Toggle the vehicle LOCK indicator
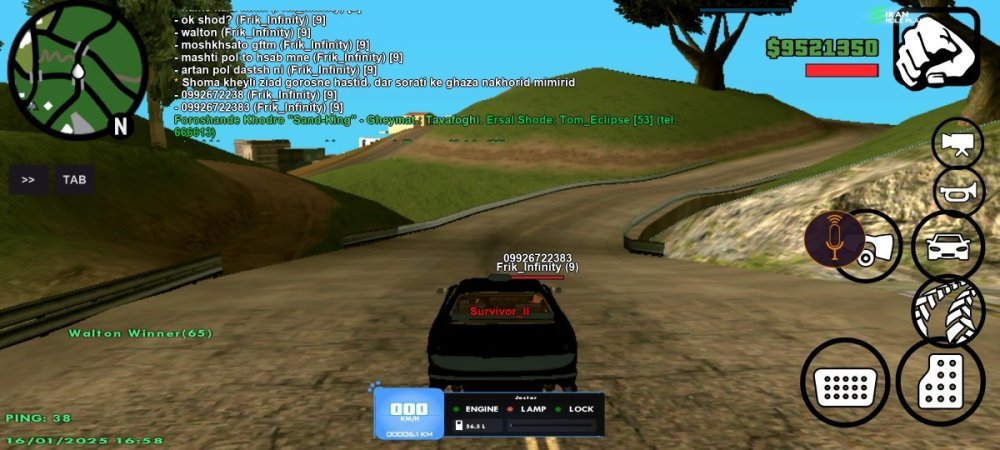 [x=578, y=409]
